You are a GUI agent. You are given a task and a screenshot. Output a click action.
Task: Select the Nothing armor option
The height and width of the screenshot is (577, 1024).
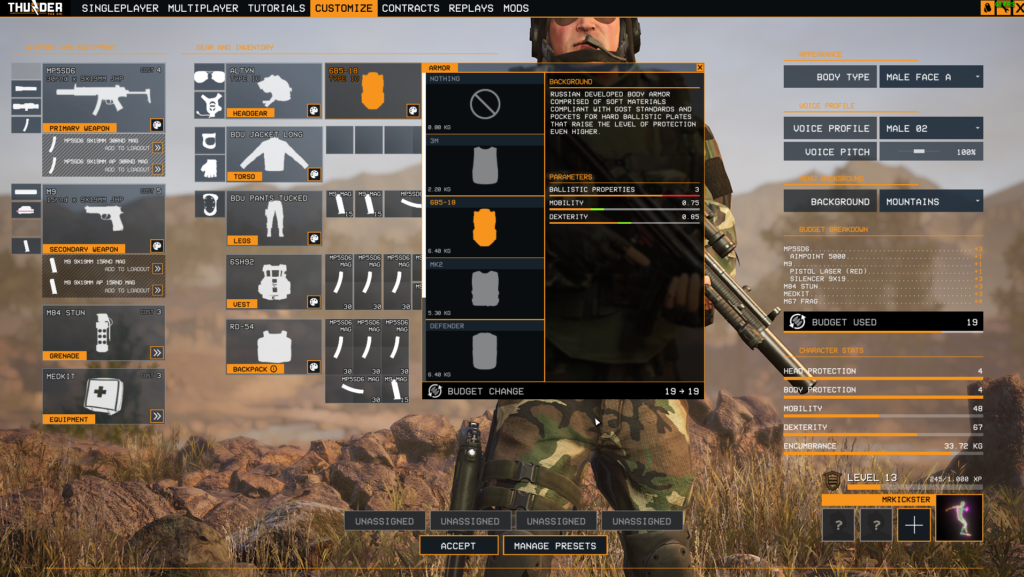coord(485,104)
